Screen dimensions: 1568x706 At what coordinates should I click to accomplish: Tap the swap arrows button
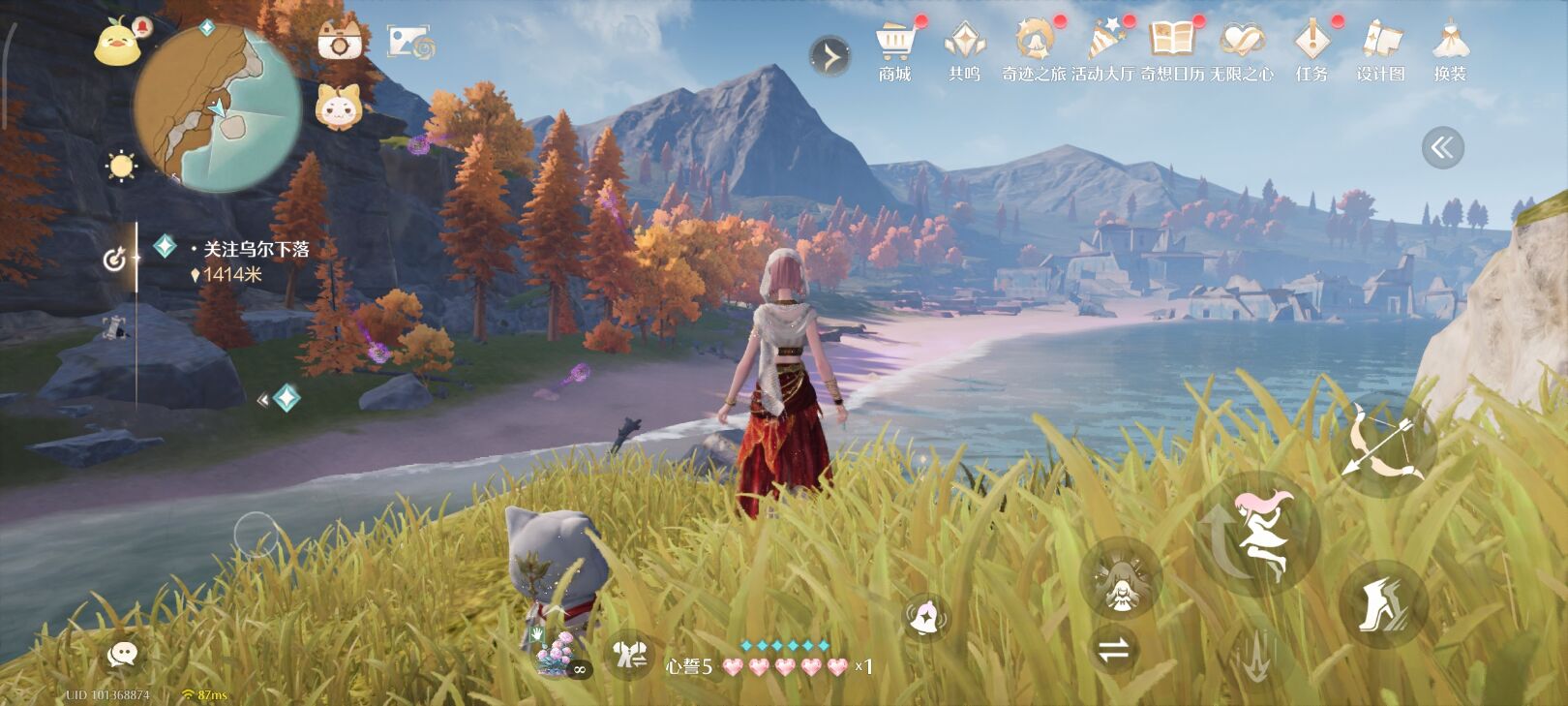tap(1114, 650)
